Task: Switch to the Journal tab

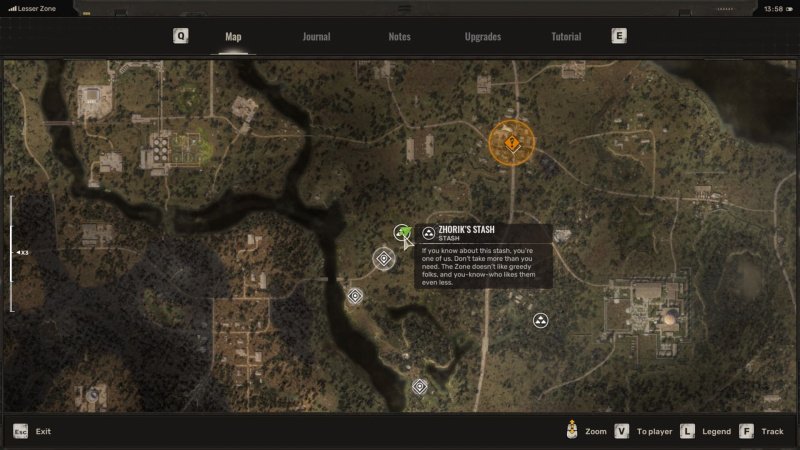Action: click(316, 37)
